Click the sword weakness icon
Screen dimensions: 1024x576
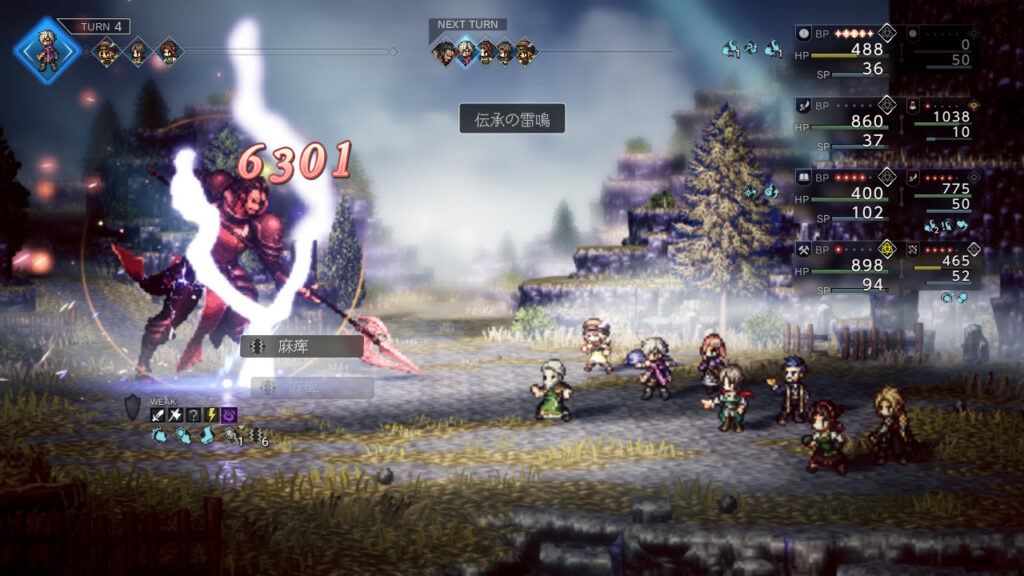158,415
